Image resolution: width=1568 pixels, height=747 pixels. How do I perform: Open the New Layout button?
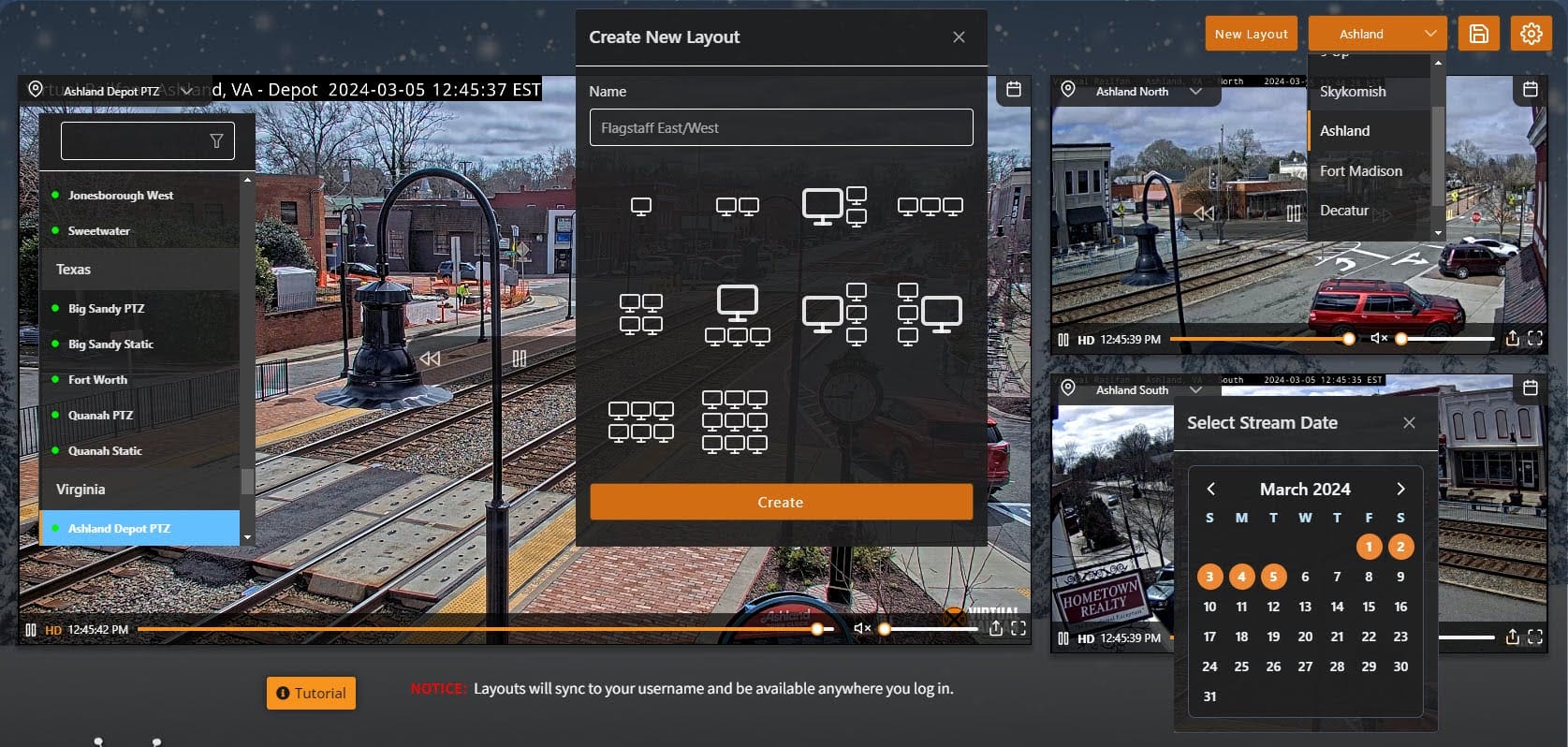pos(1251,34)
